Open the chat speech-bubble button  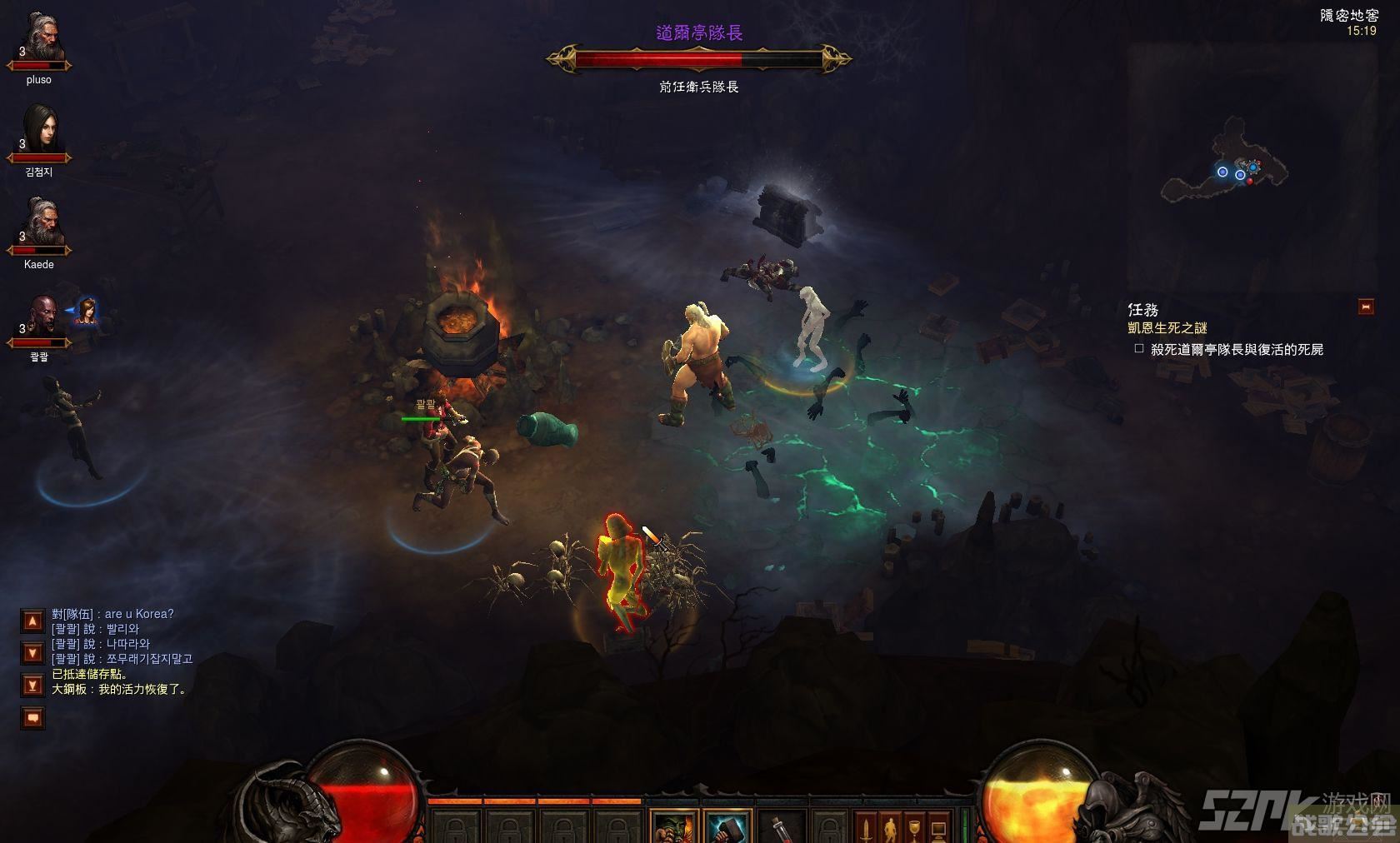tap(32, 717)
